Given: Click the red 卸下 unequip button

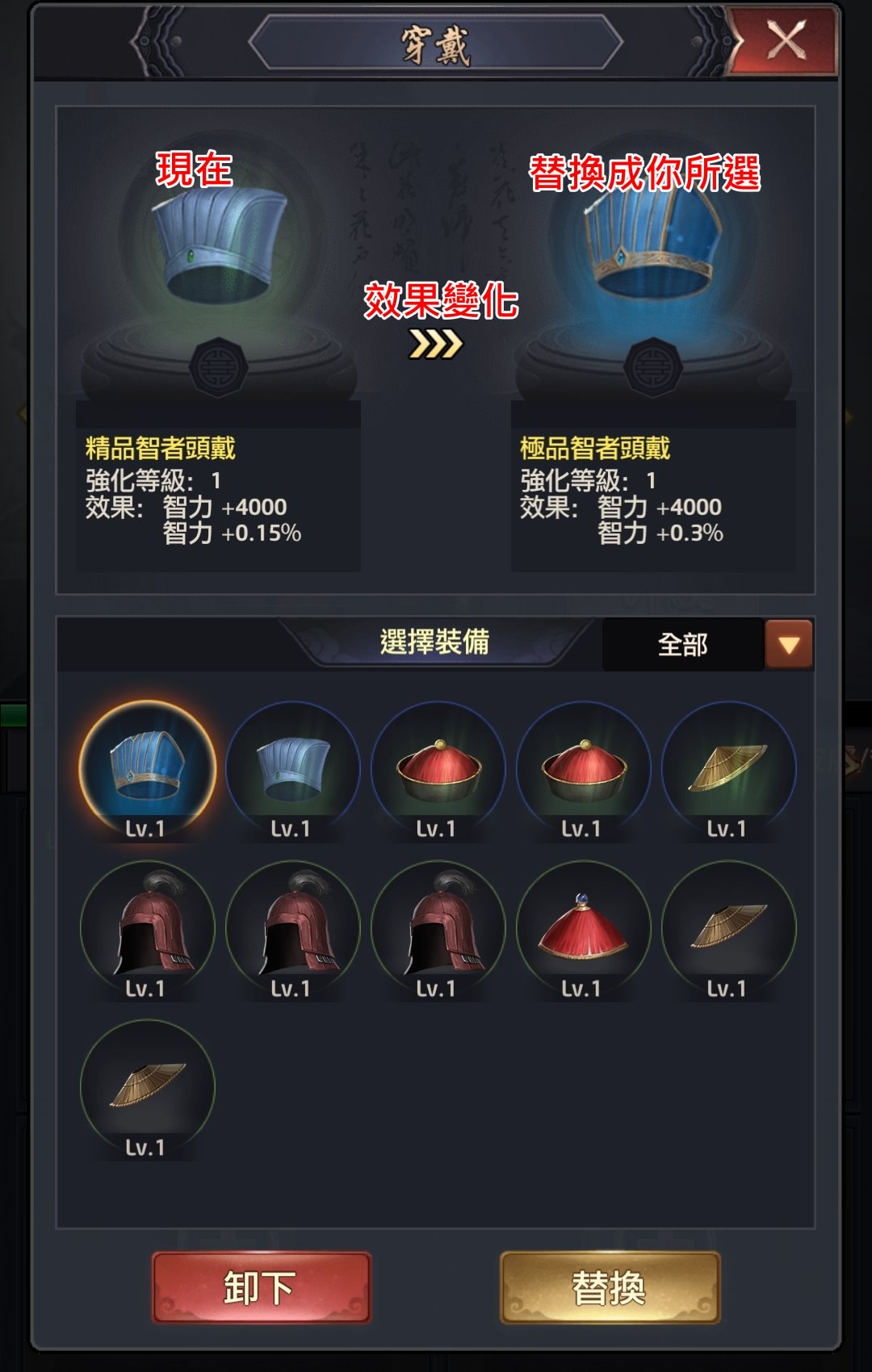Looking at the screenshot, I should click(261, 1287).
